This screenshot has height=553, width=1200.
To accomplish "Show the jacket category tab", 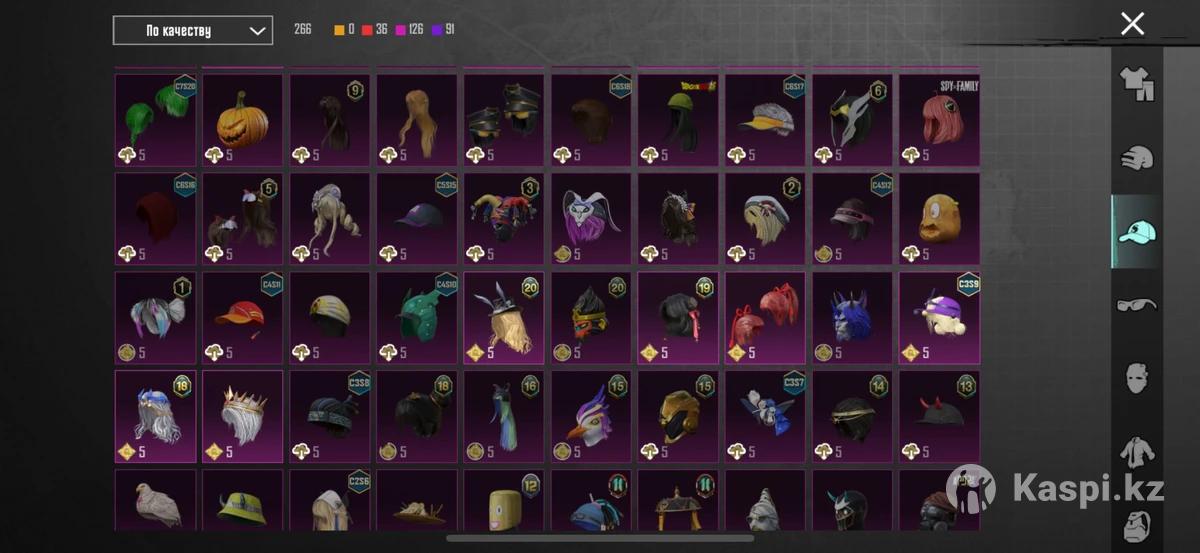I will [x=1136, y=452].
